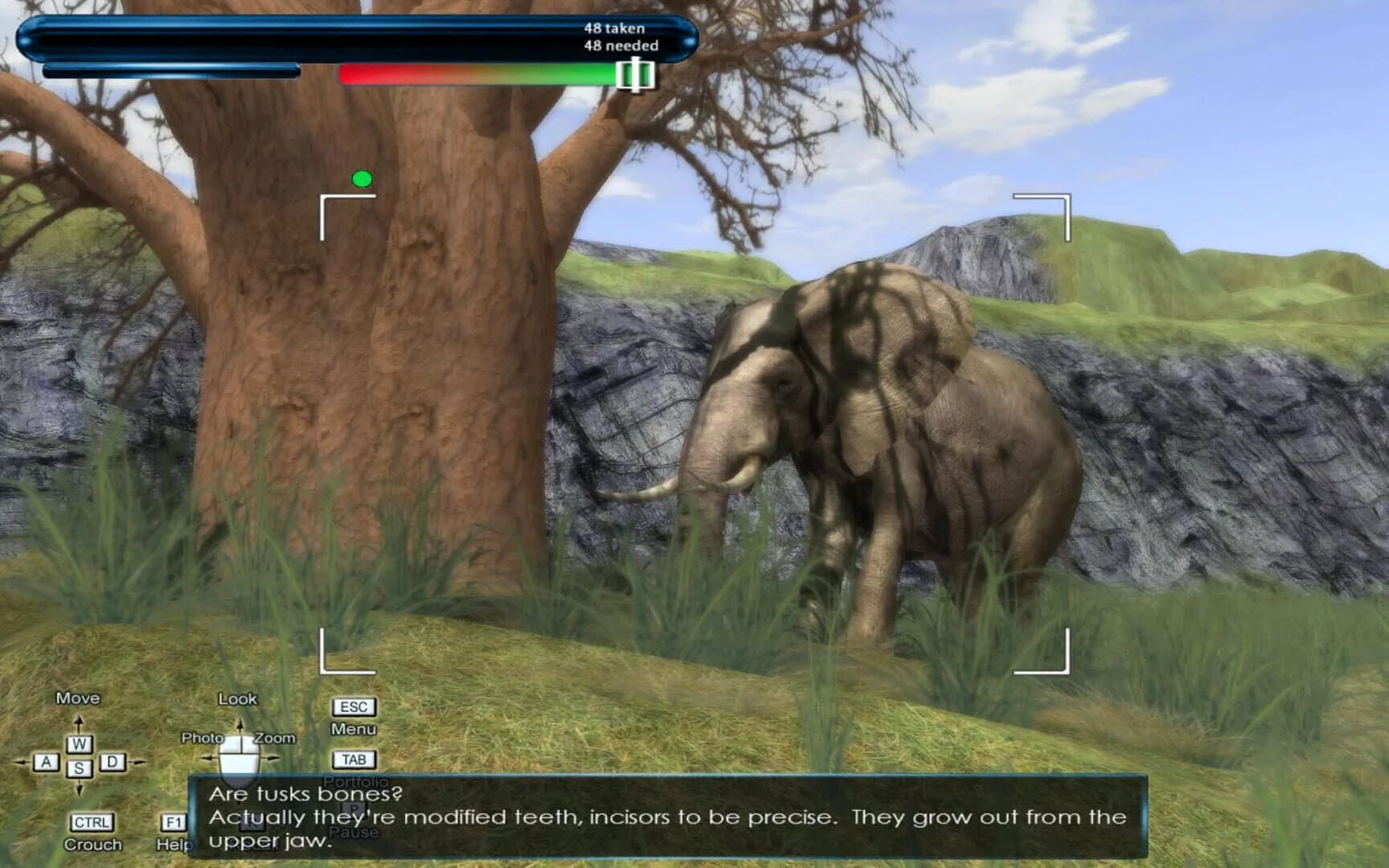Click the green focus dot indicator
1389x868 pixels.
click(364, 179)
